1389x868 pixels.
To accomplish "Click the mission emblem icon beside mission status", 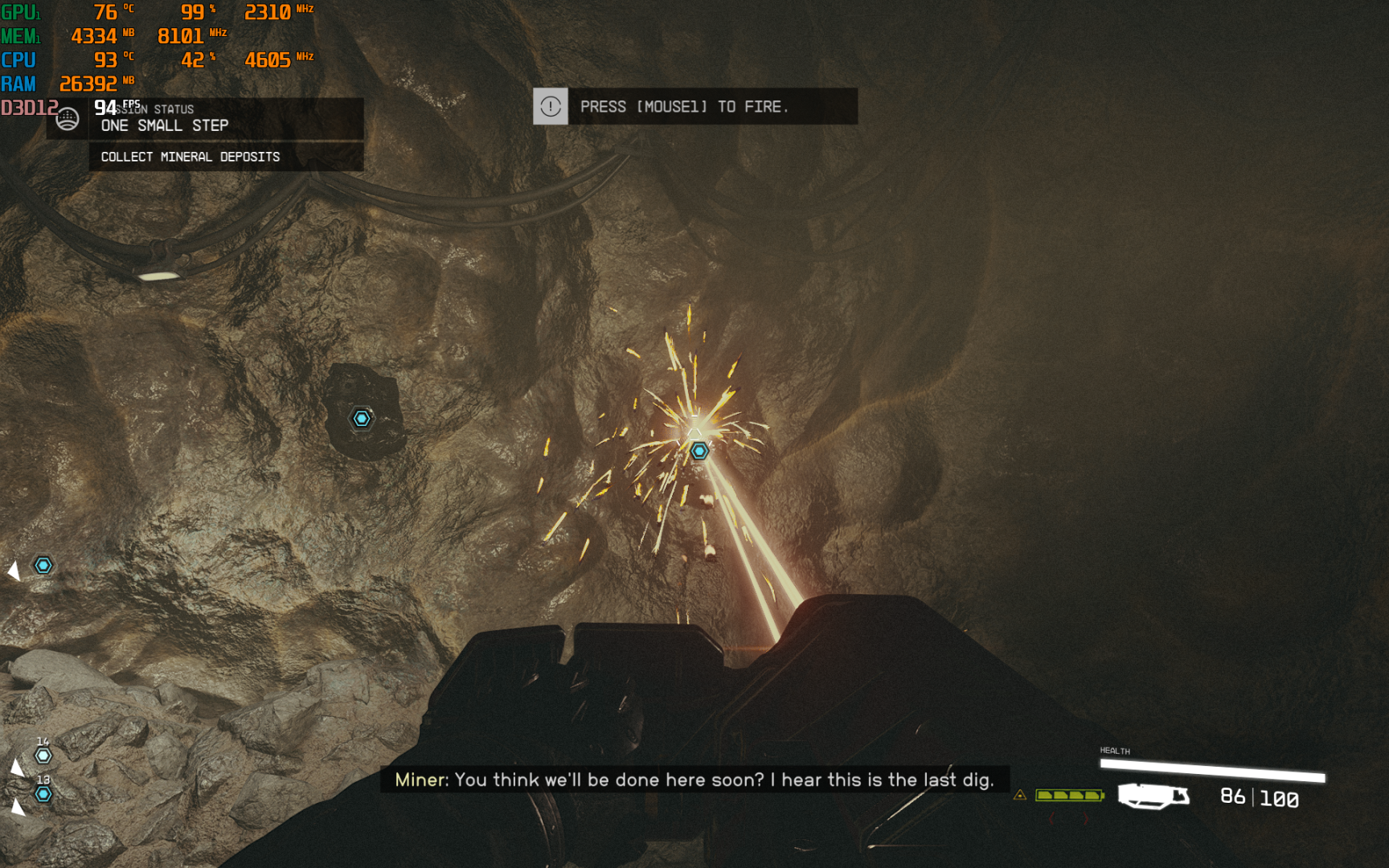I will pyautogui.click(x=68, y=119).
